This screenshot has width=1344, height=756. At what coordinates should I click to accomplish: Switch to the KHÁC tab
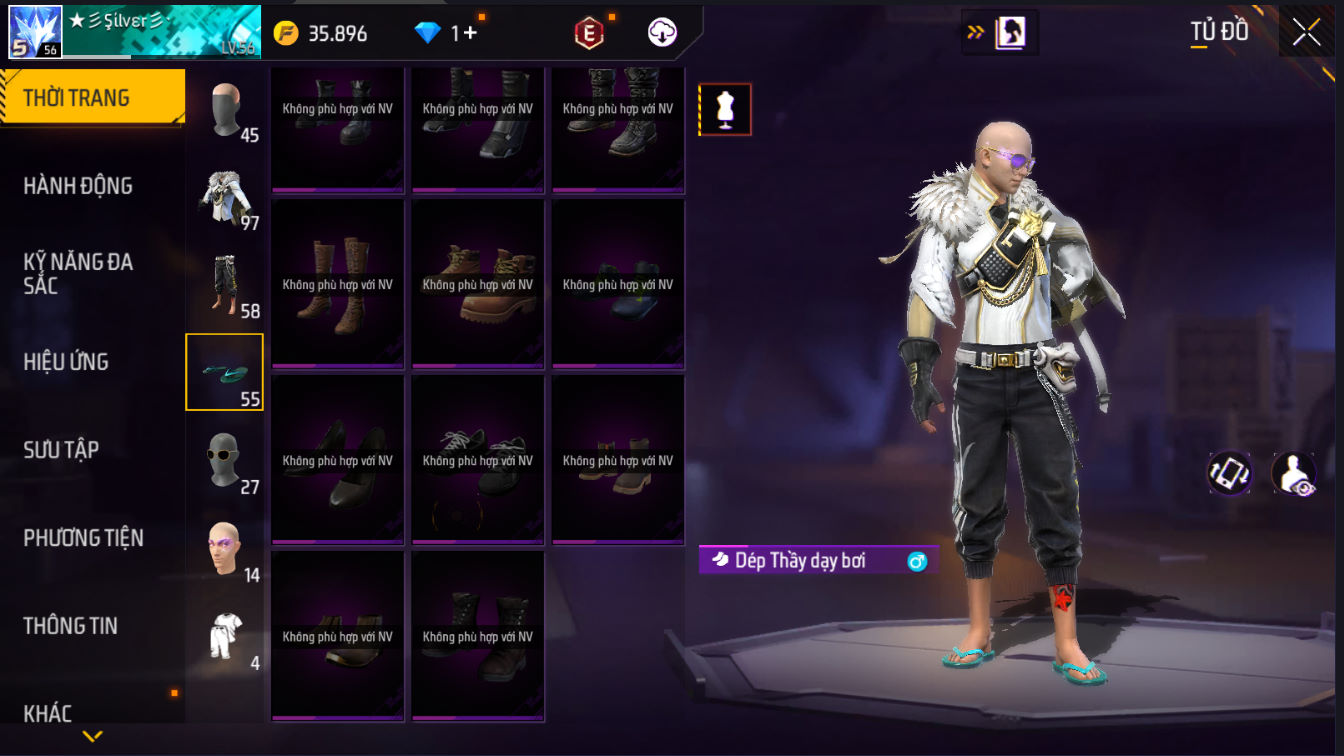click(48, 713)
